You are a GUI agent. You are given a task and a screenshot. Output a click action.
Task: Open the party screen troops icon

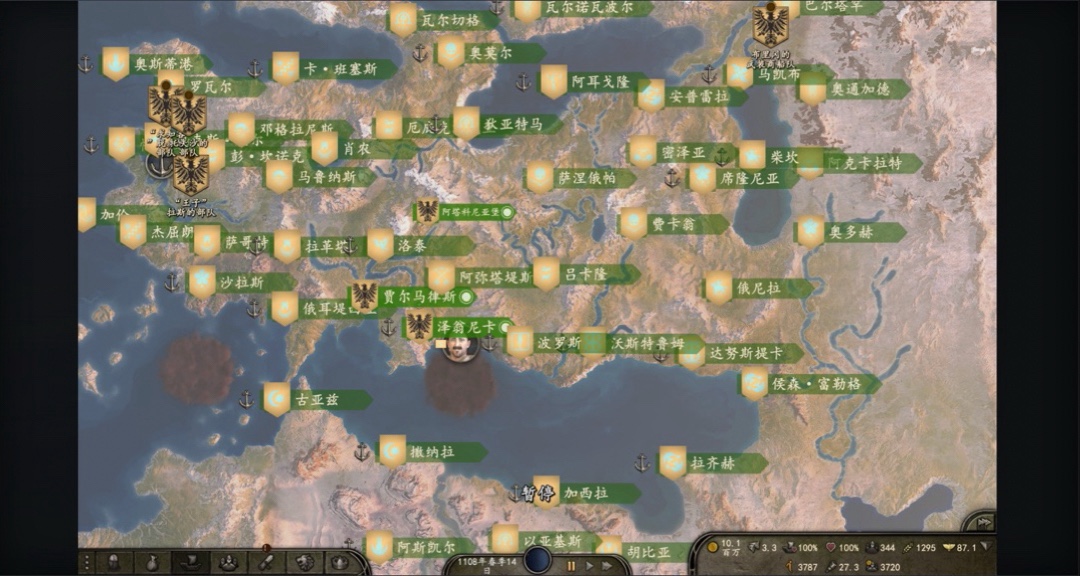click(x=228, y=563)
